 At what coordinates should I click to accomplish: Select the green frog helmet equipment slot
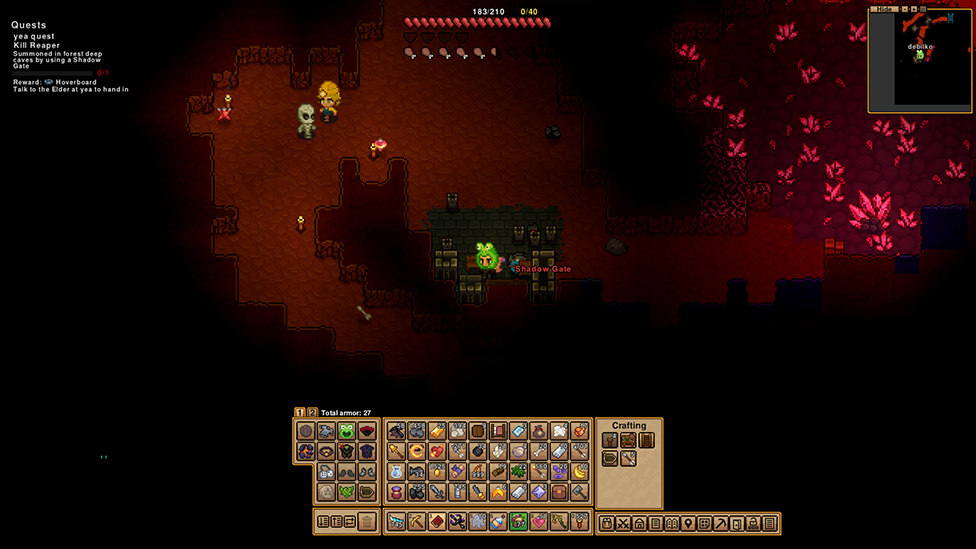347,431
